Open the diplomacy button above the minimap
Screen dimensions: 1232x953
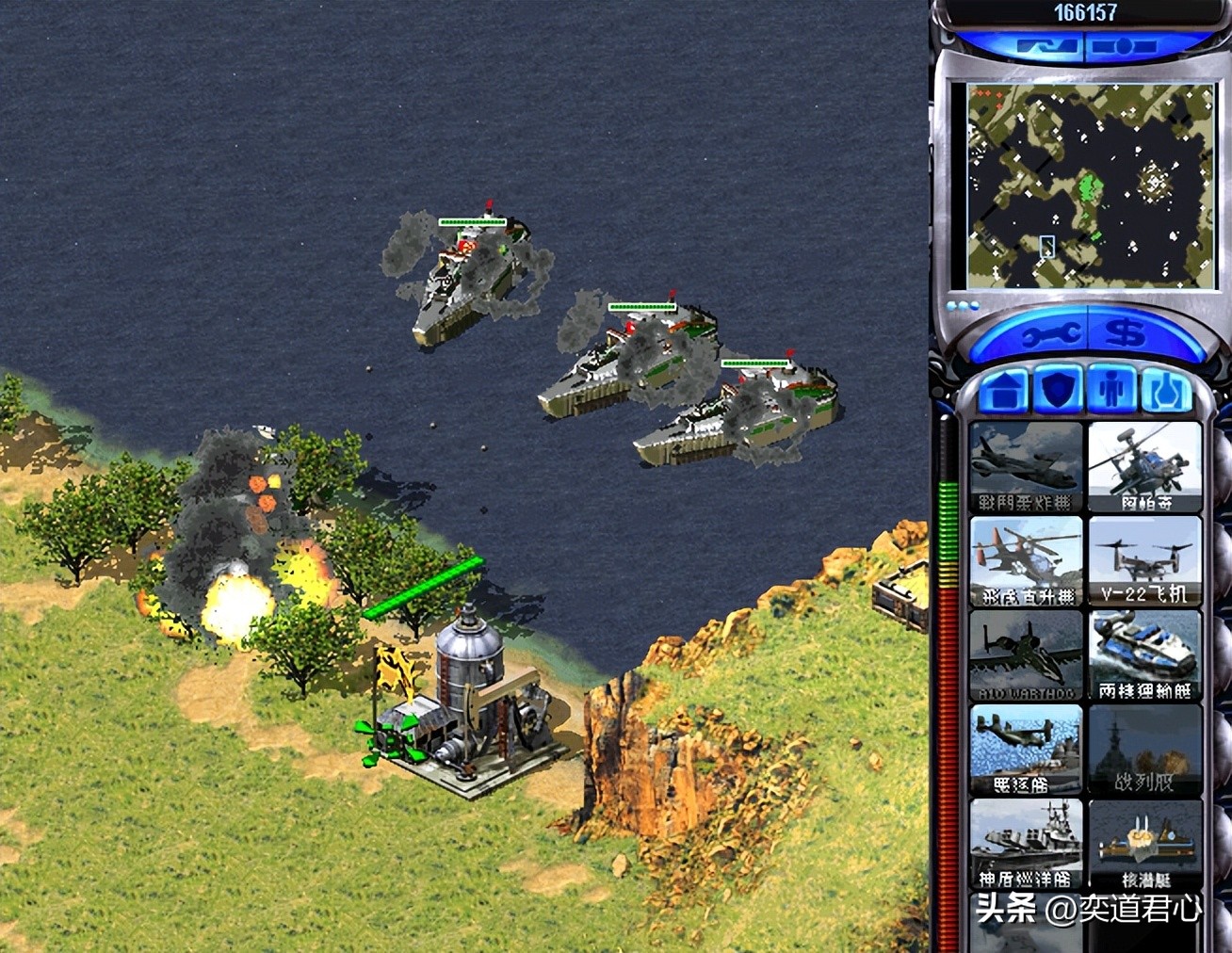1048,46
